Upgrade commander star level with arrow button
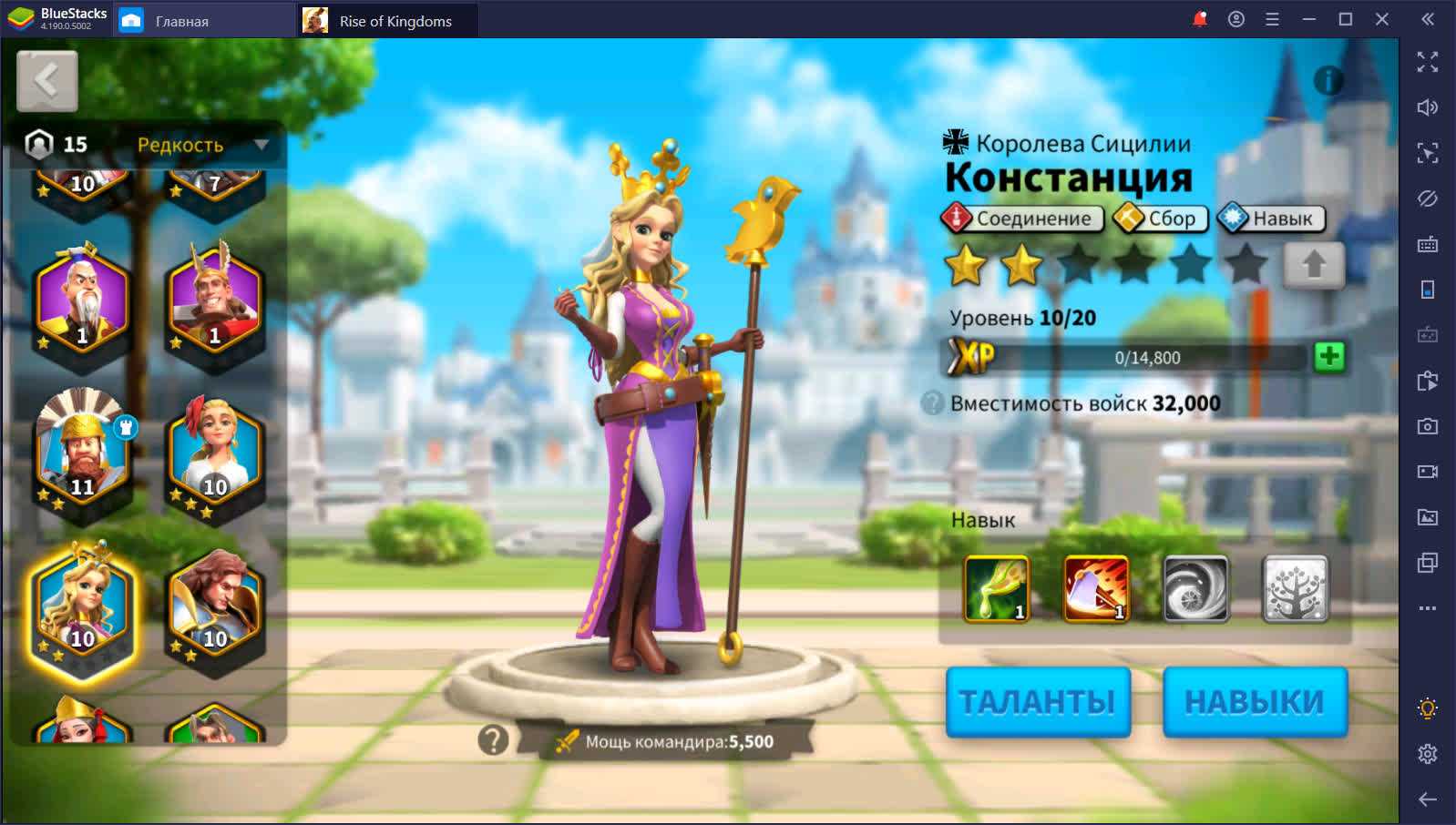1456x825 pixels. (1313, 265)
